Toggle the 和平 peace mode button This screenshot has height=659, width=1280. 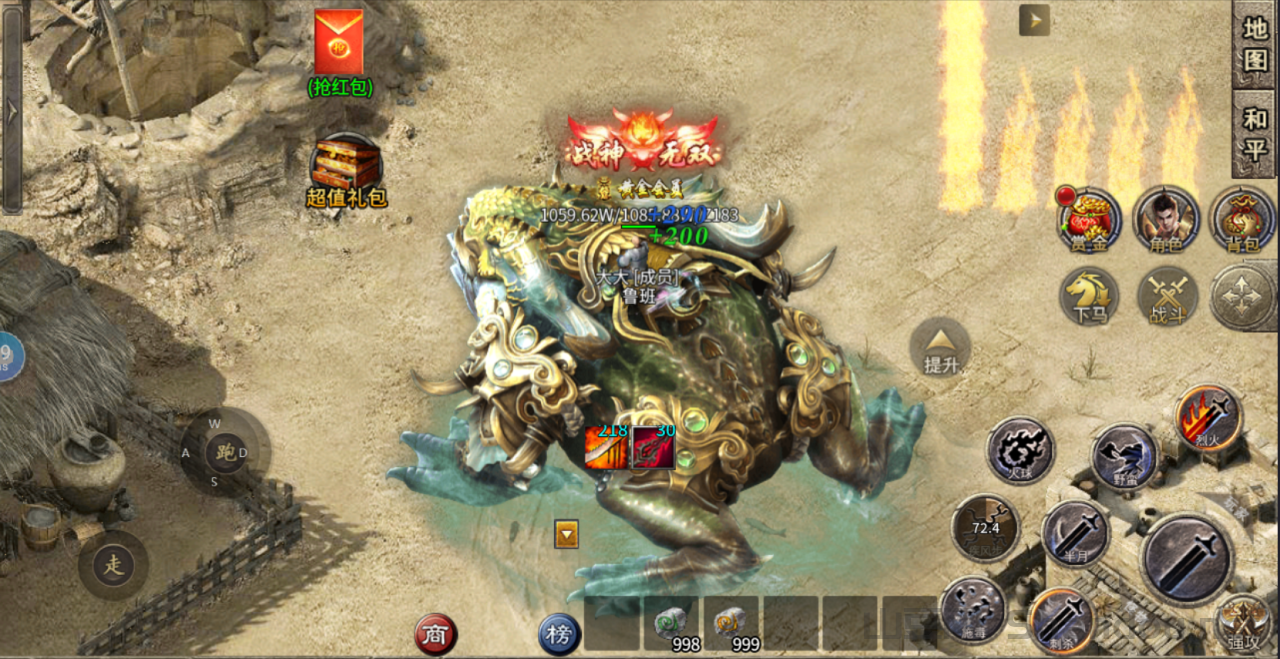(1254, 134)
